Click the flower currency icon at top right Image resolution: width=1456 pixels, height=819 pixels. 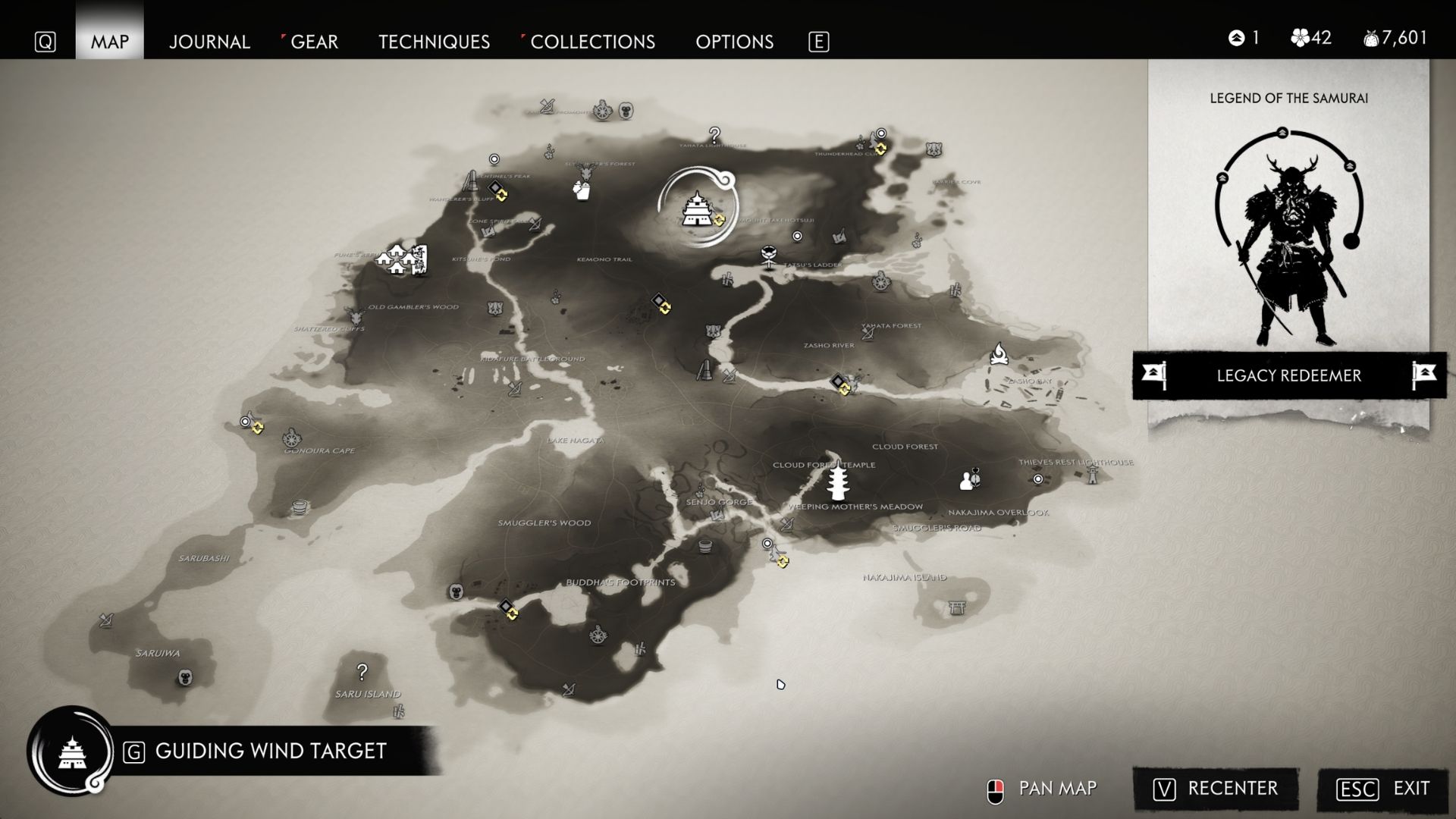(x=1301, y=38)
